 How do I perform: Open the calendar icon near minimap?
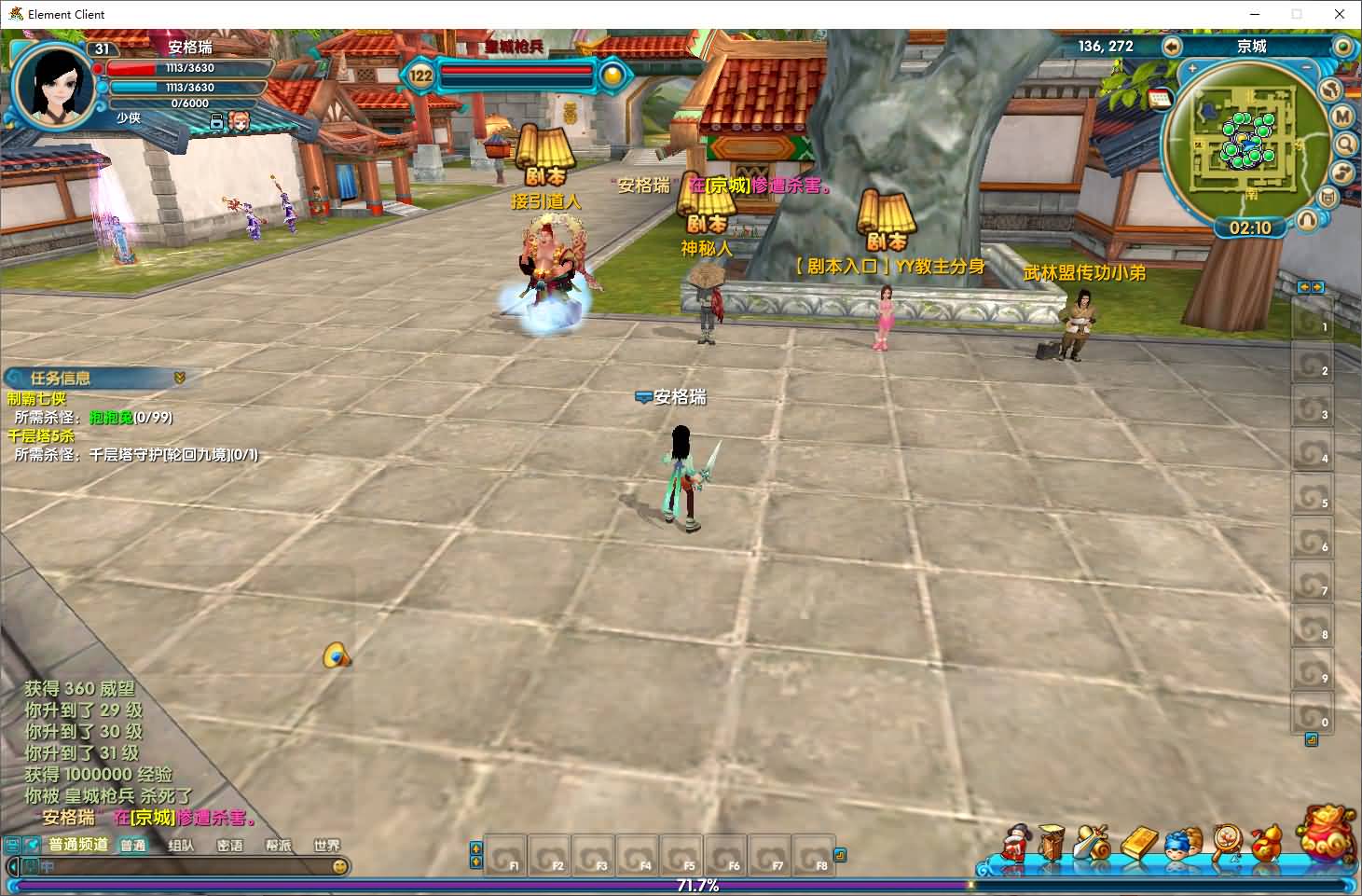1160,99
